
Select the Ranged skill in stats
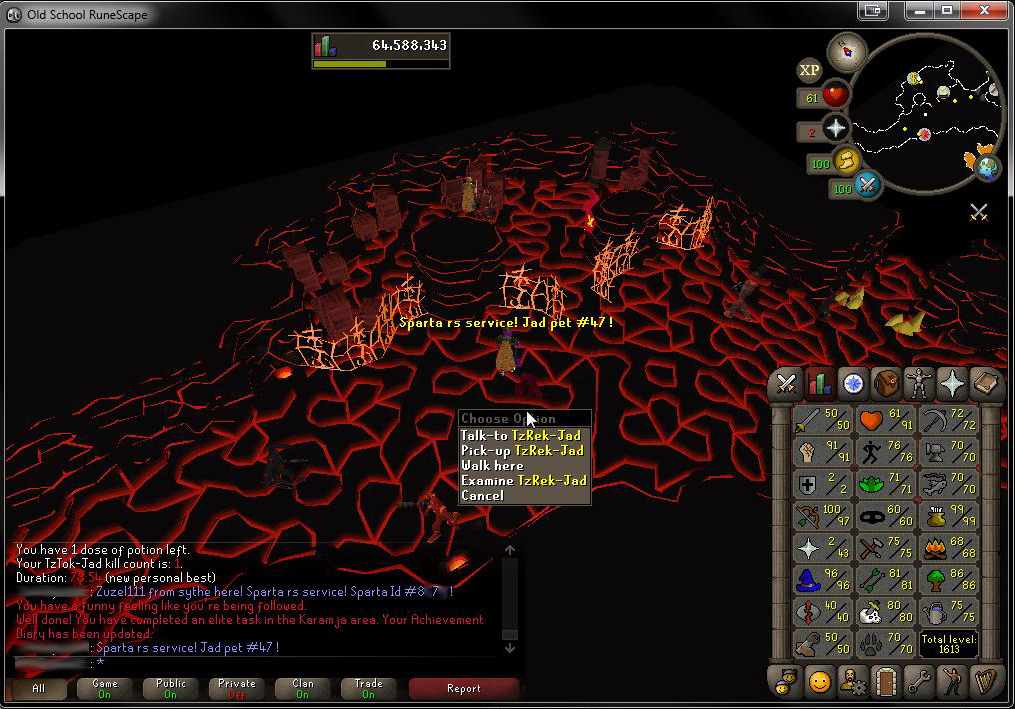tap(822, 517)
